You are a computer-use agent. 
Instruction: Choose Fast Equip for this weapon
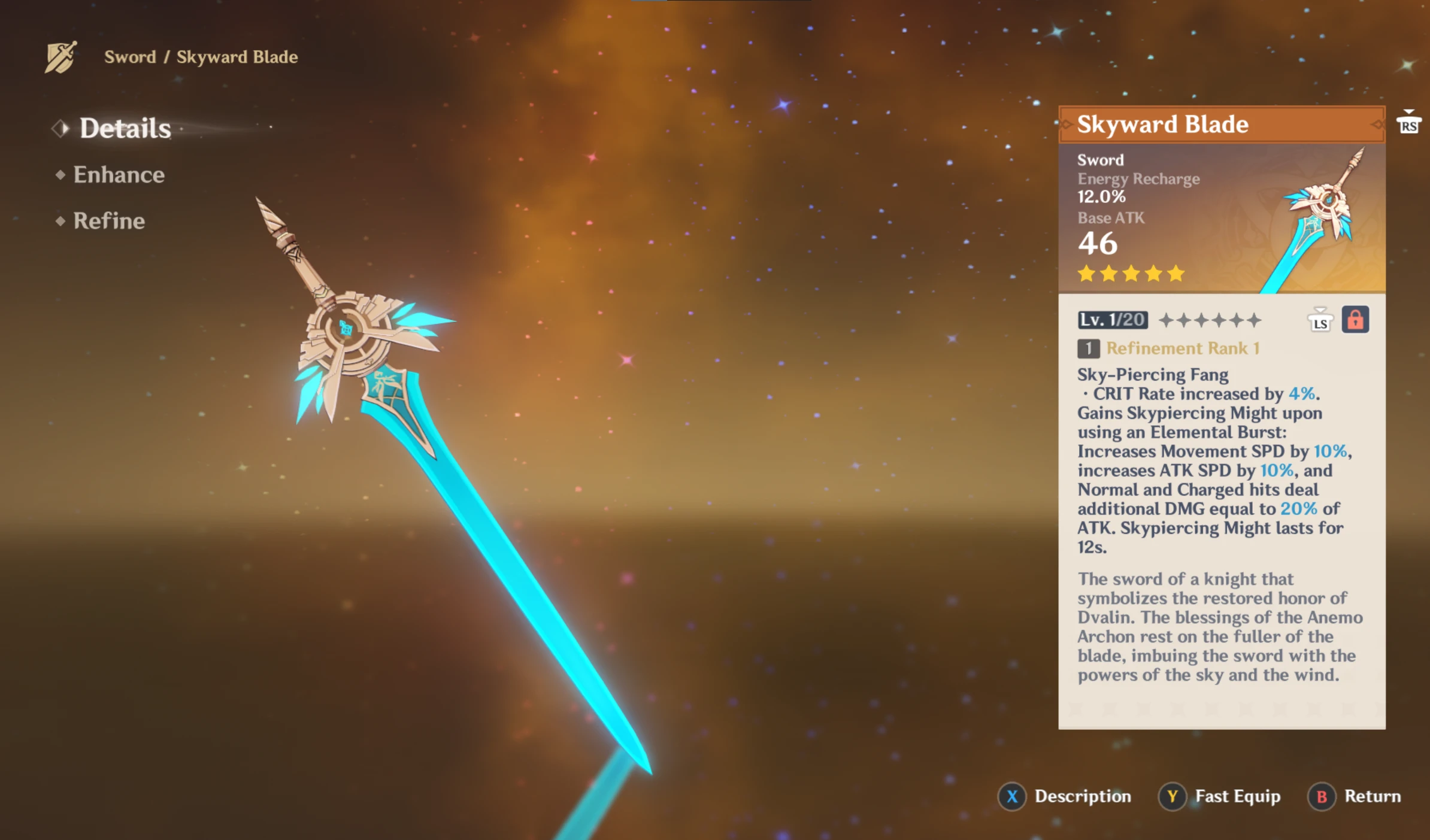1220,796
